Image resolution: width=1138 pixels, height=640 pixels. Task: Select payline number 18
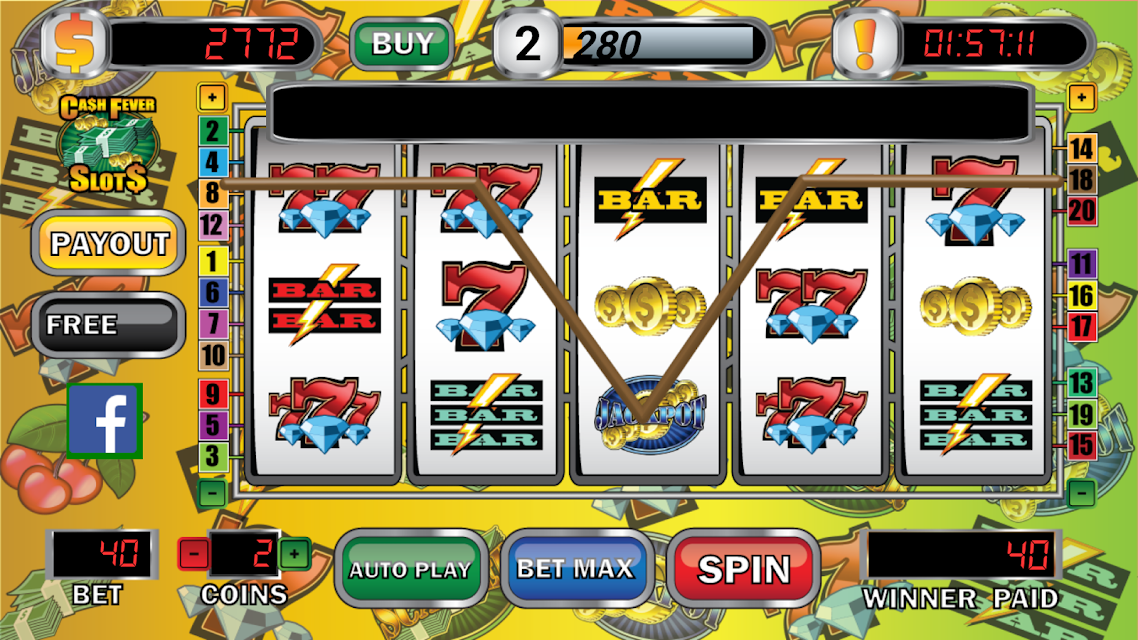(1082, 180)
